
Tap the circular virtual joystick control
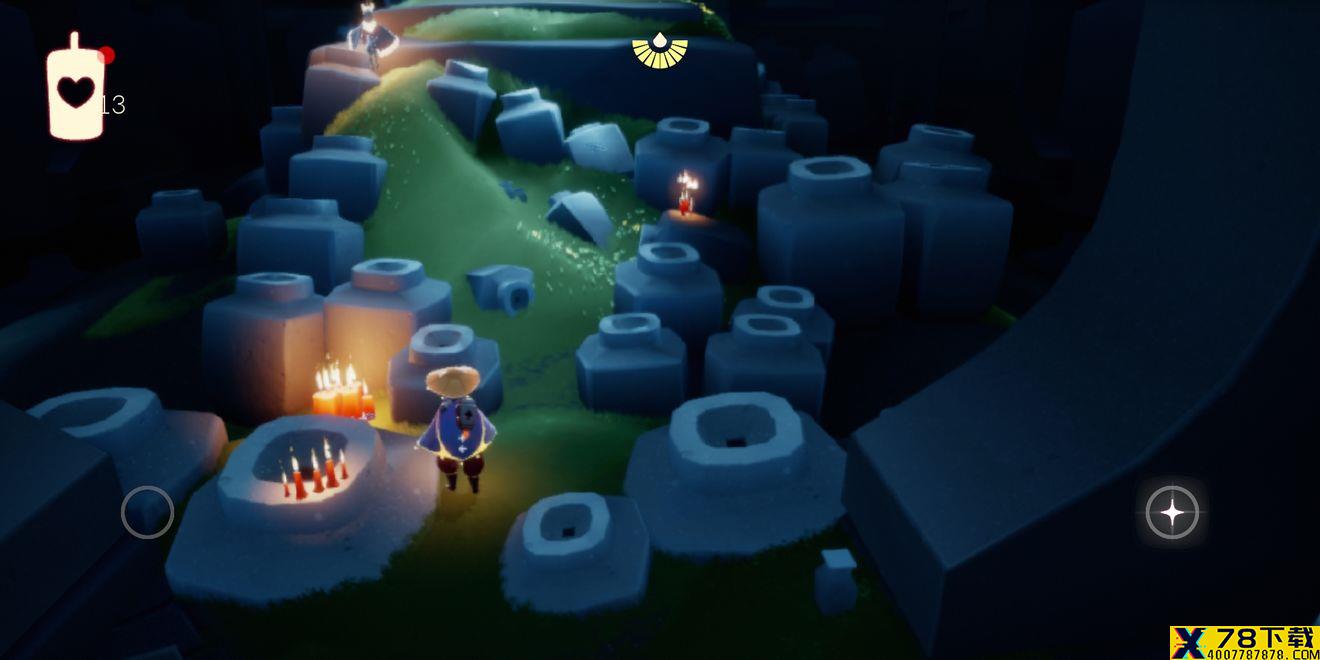[147, 512]
